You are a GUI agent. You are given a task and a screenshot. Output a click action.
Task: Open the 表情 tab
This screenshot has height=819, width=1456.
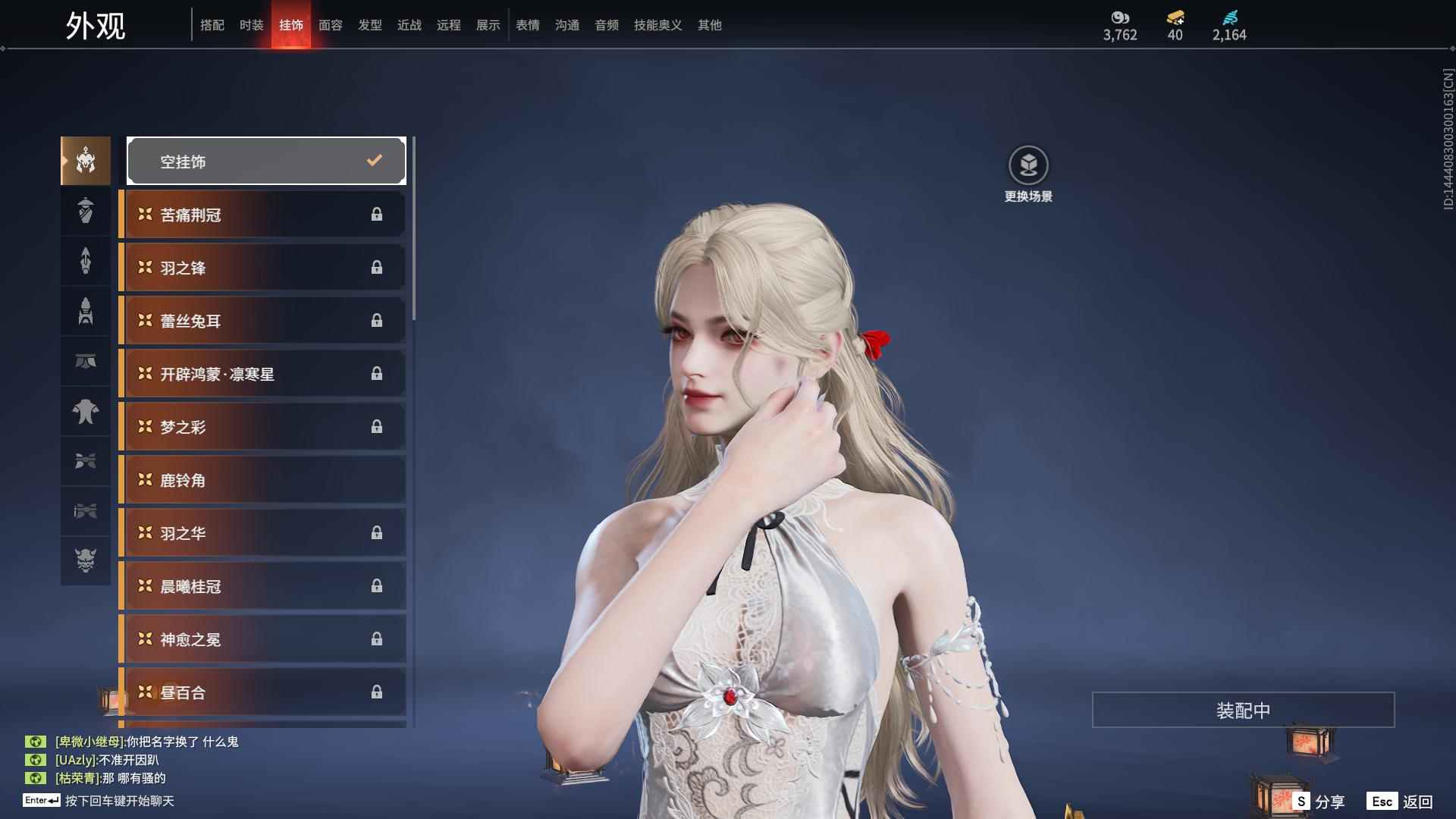(527, 25)
